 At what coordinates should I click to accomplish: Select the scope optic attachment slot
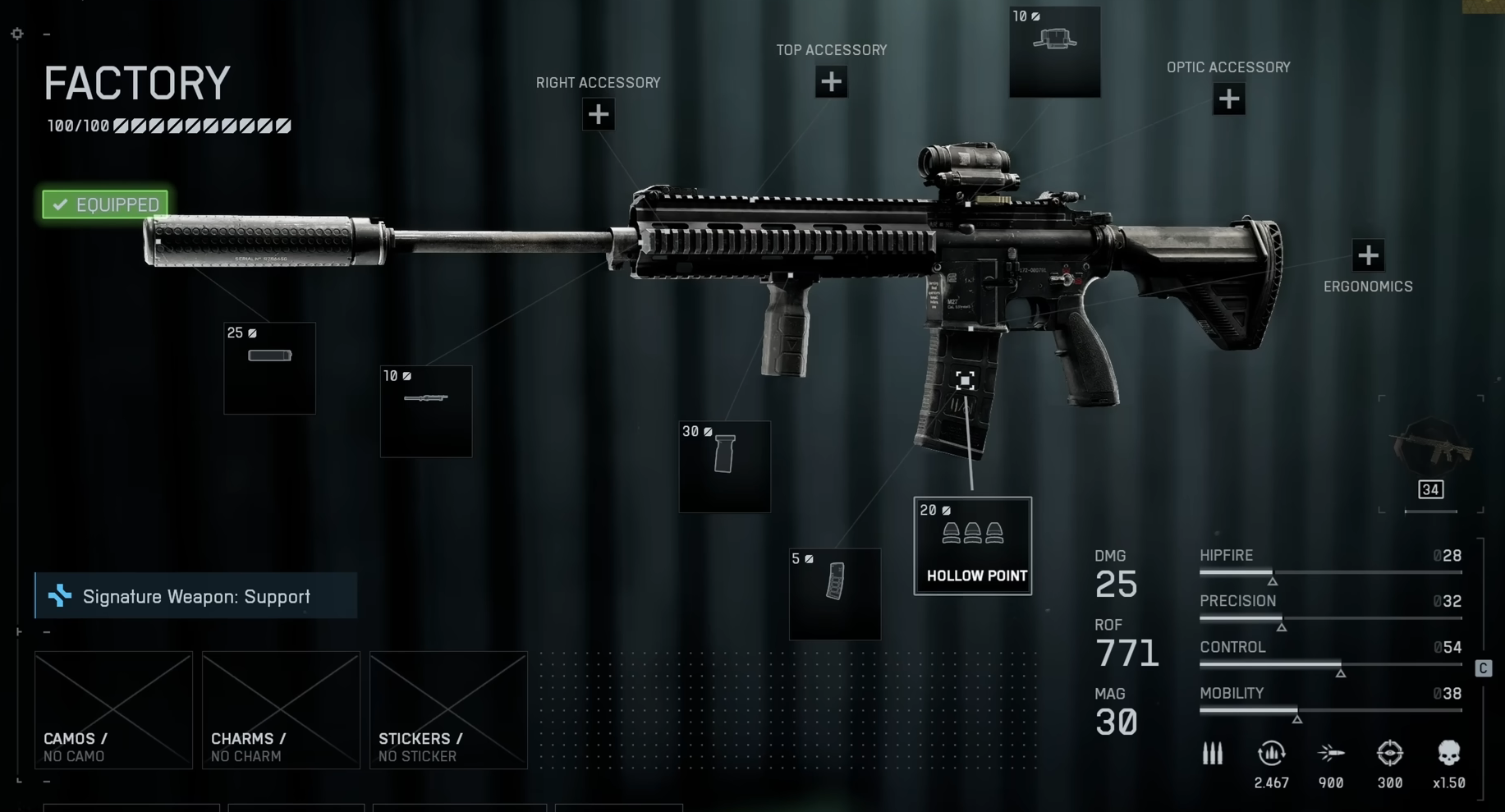(x=1054, y=52)
